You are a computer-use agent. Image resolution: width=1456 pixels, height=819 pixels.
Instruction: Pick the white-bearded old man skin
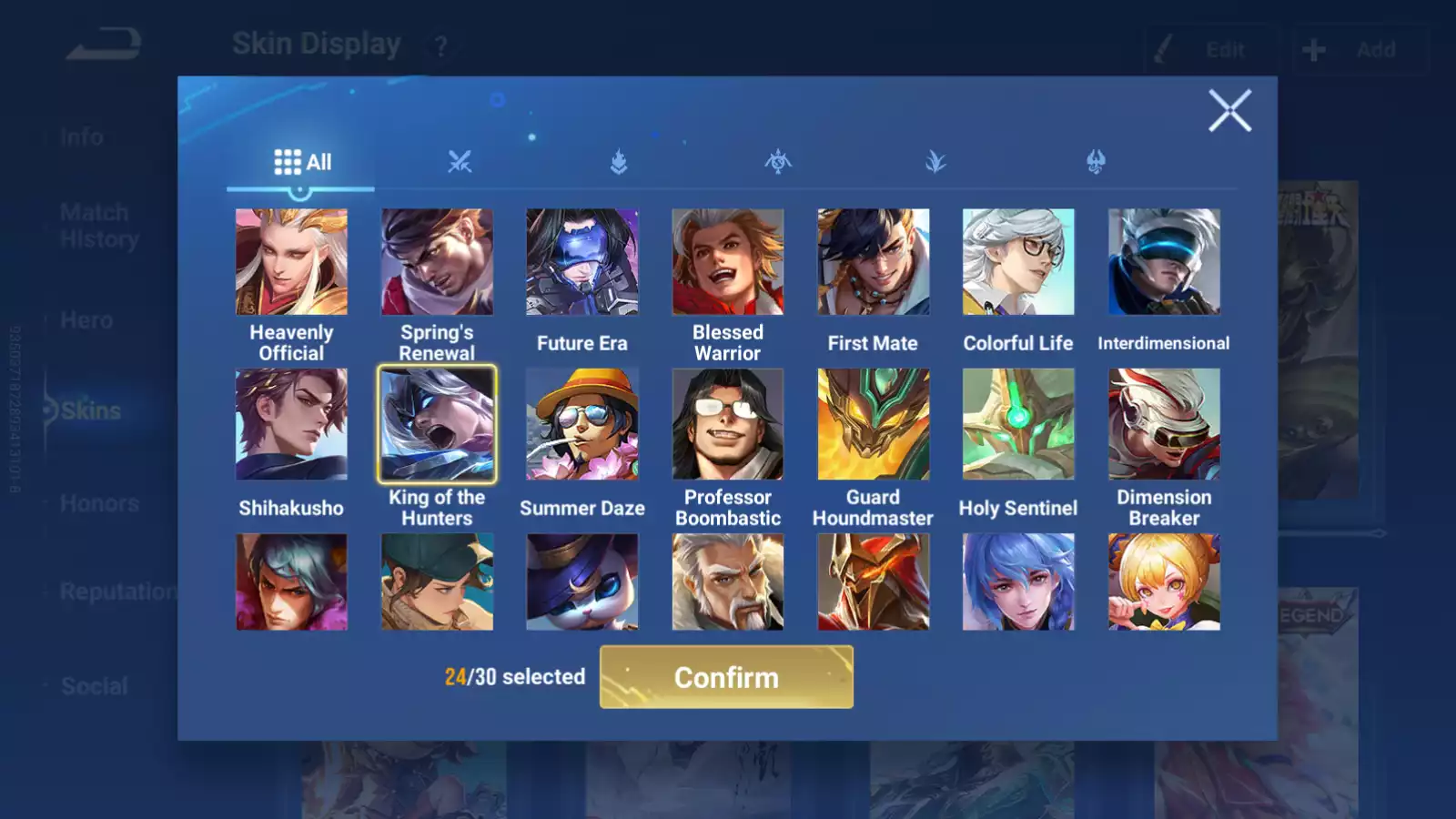pos(728,582)
